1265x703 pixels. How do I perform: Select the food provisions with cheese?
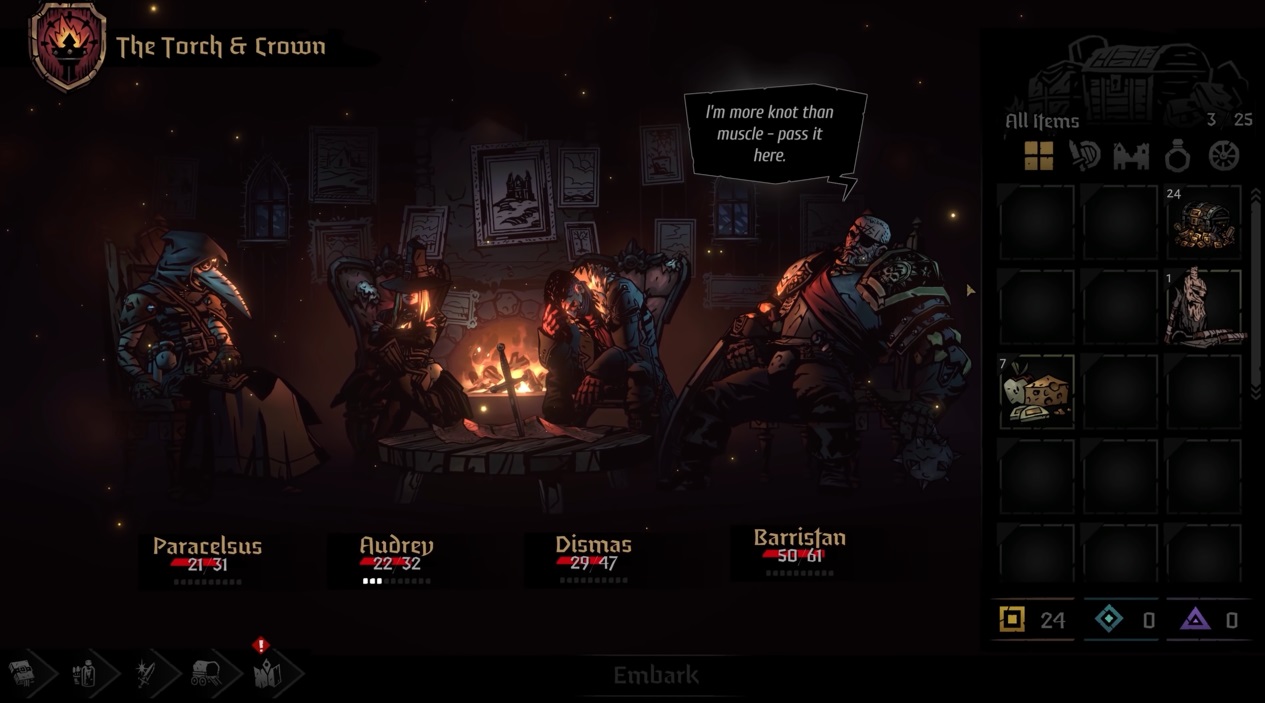[x=1036, y=392]
